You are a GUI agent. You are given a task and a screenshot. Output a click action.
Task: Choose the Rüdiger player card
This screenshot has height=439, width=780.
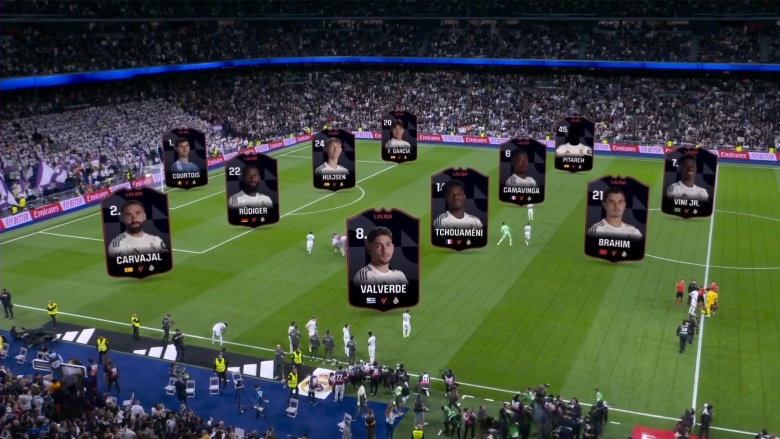(251, 189)
